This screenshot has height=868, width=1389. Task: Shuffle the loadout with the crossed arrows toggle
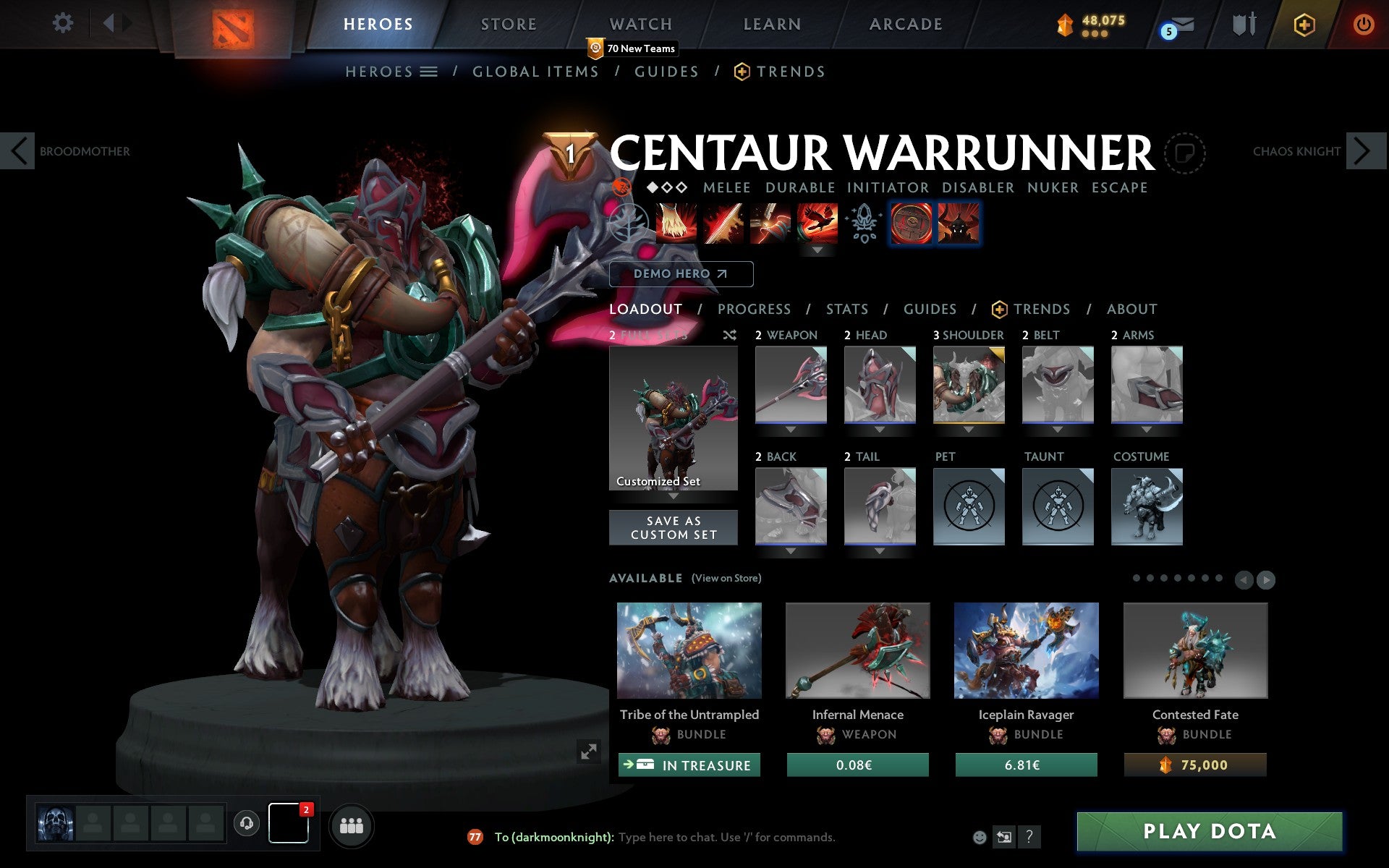[x=729, y=336]
